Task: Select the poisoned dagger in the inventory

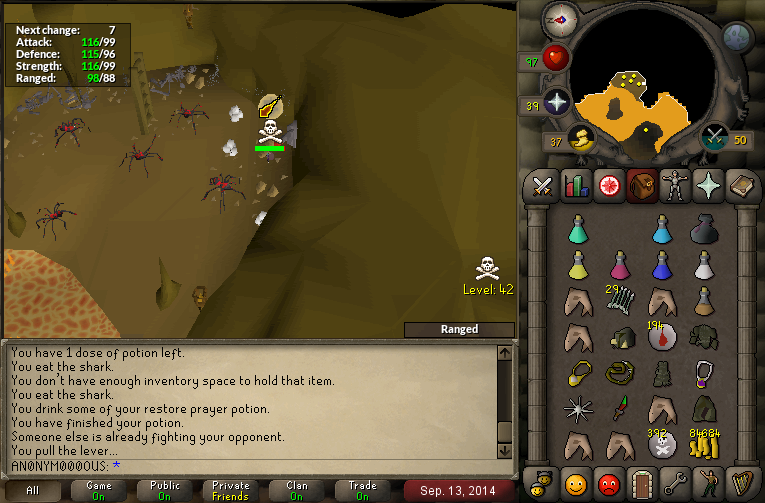Action: (620, 408)
